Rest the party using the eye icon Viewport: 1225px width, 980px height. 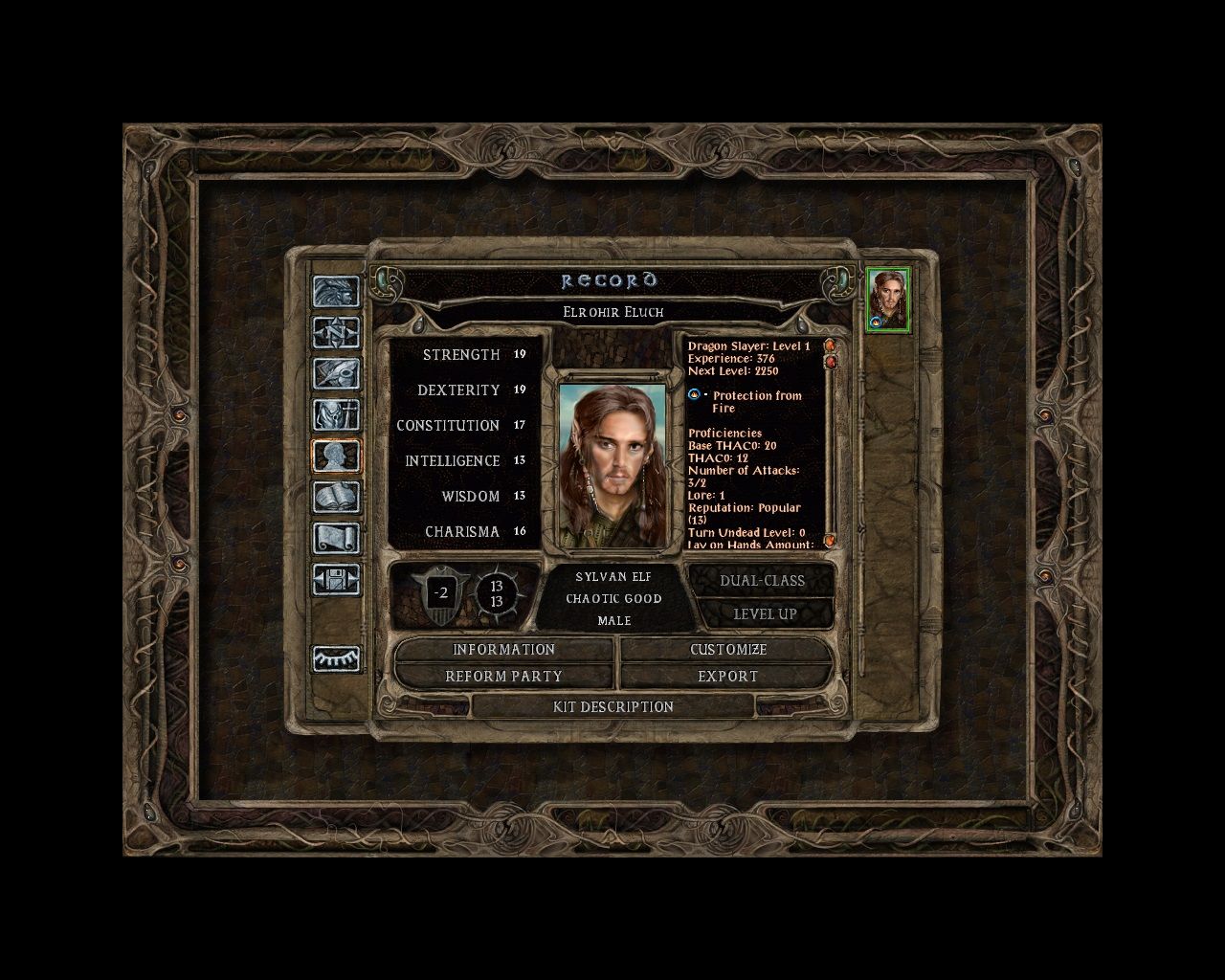[337, 660]
